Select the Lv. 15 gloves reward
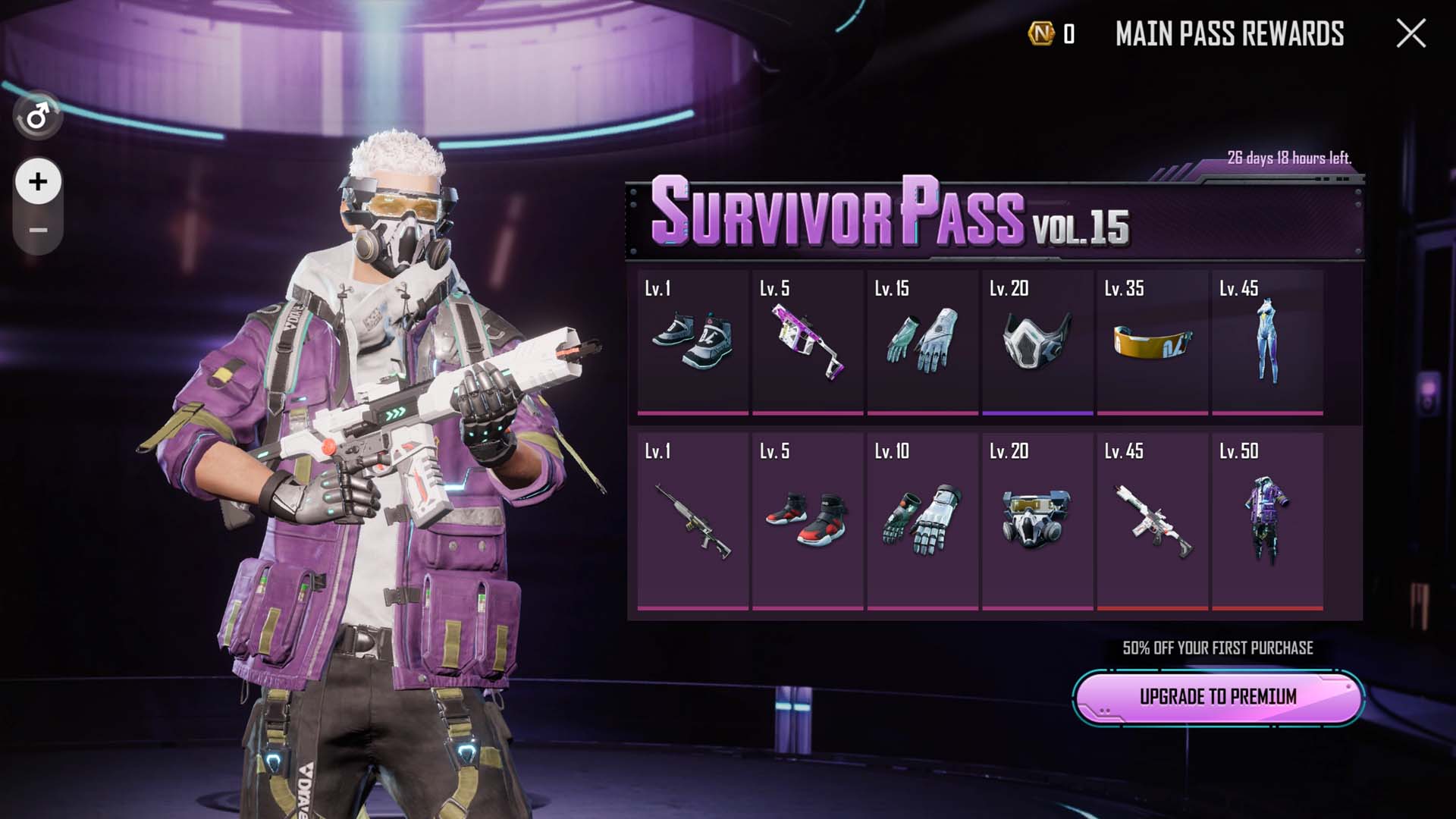 922,343
